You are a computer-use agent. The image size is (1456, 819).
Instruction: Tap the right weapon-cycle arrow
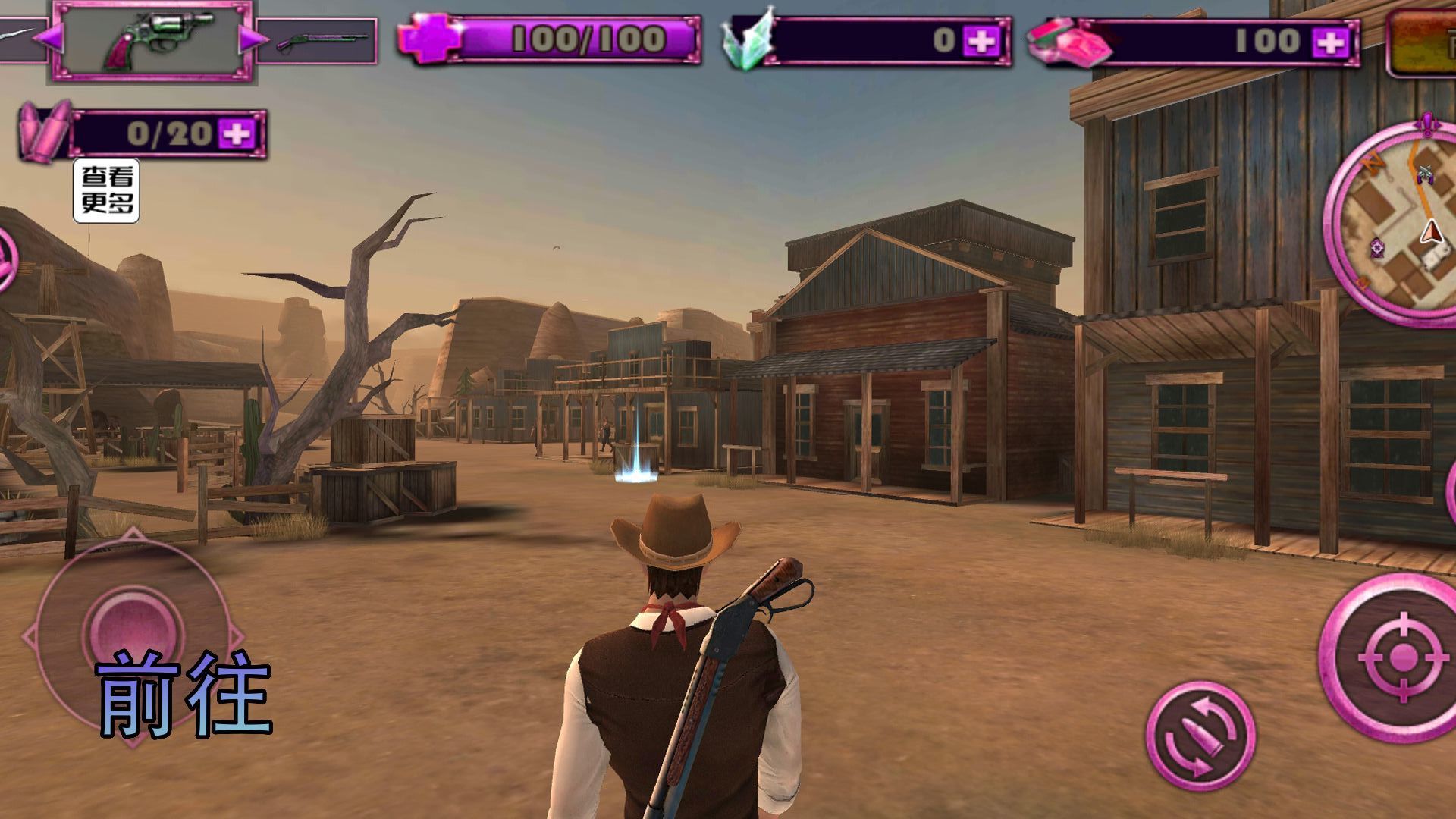251,38
